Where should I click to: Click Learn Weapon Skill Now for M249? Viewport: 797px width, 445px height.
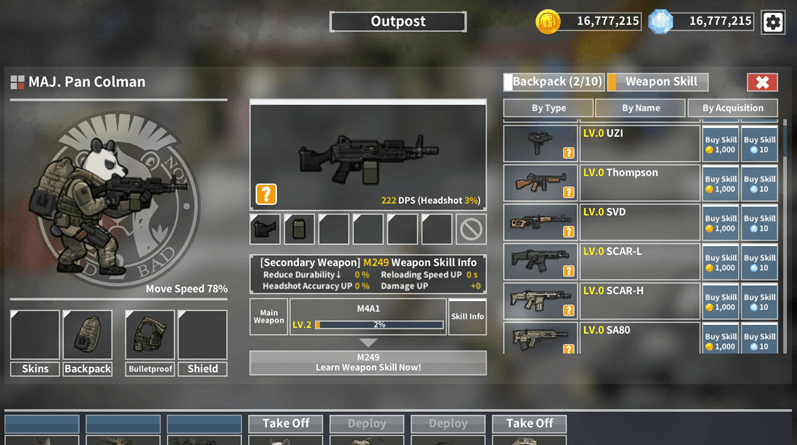click(368, 362)
